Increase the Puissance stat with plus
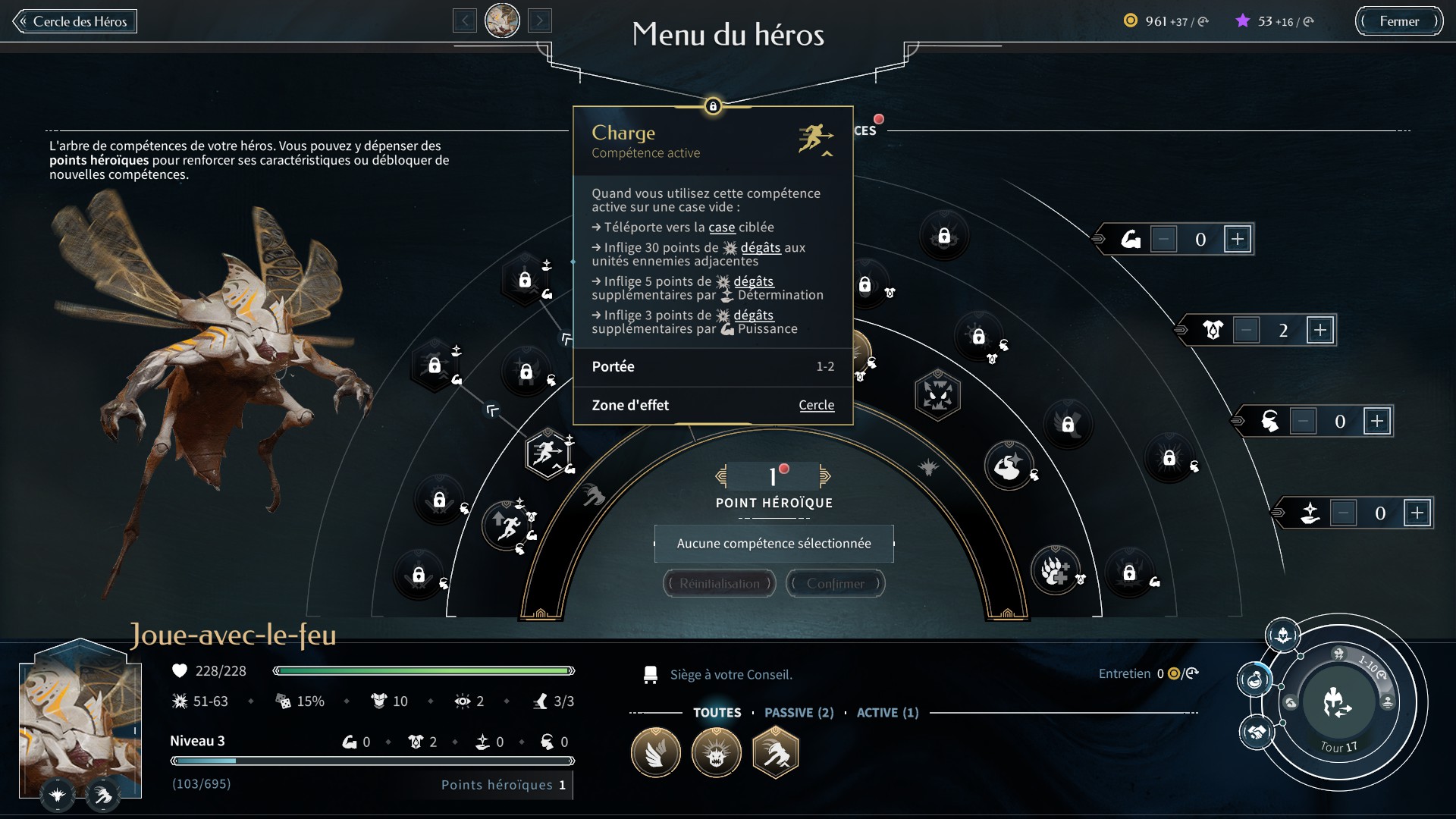 1238,240
